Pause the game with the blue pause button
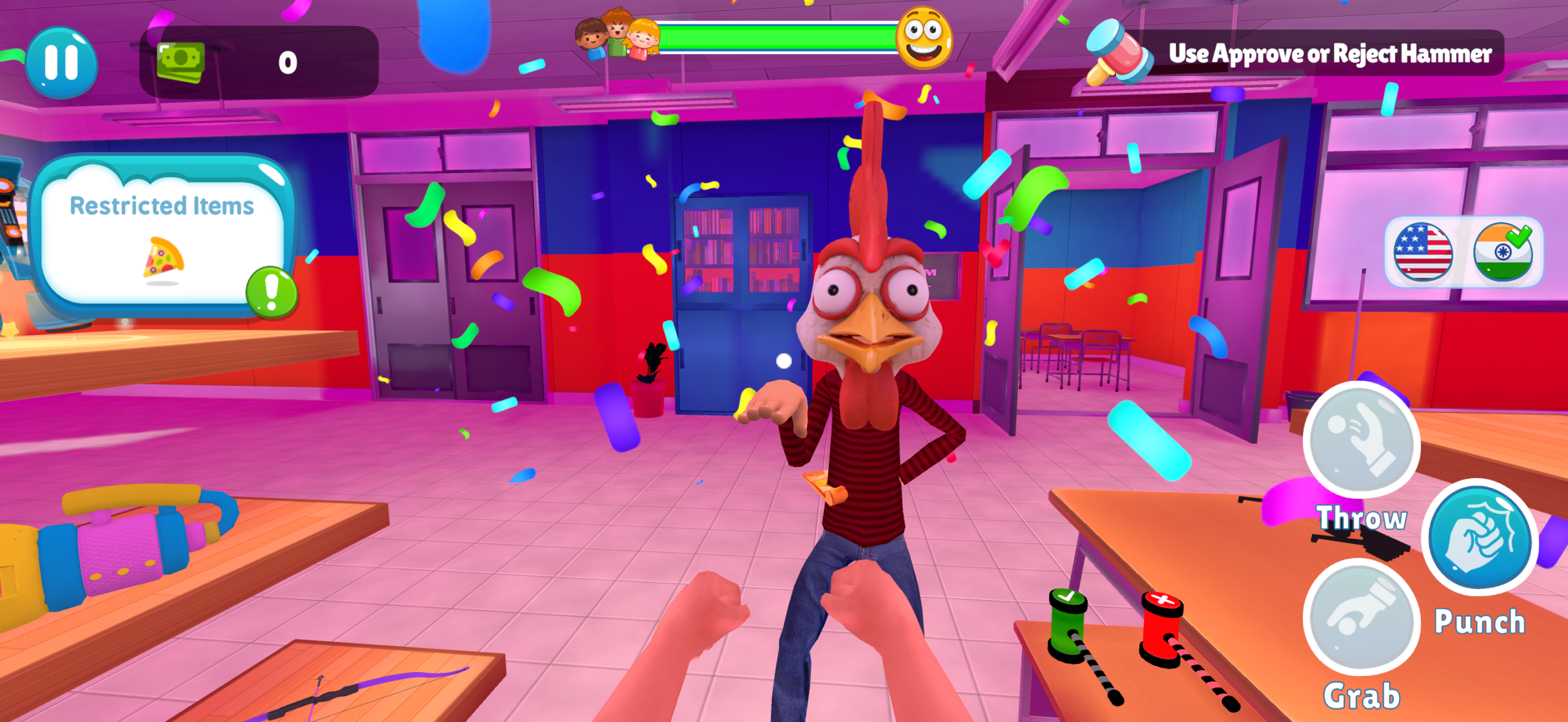The width and height of the screenshot is (1568, 722). click(x=61, y=63)
